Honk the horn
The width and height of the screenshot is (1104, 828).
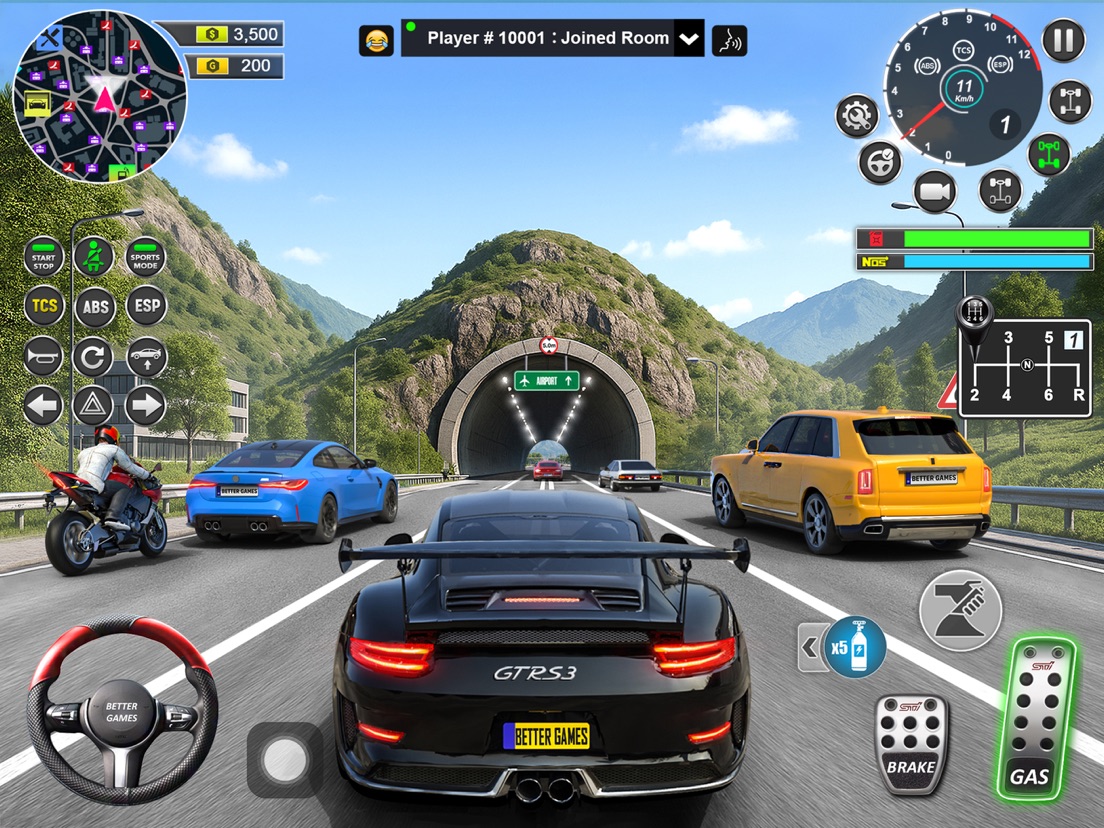[x=43, y=356]
